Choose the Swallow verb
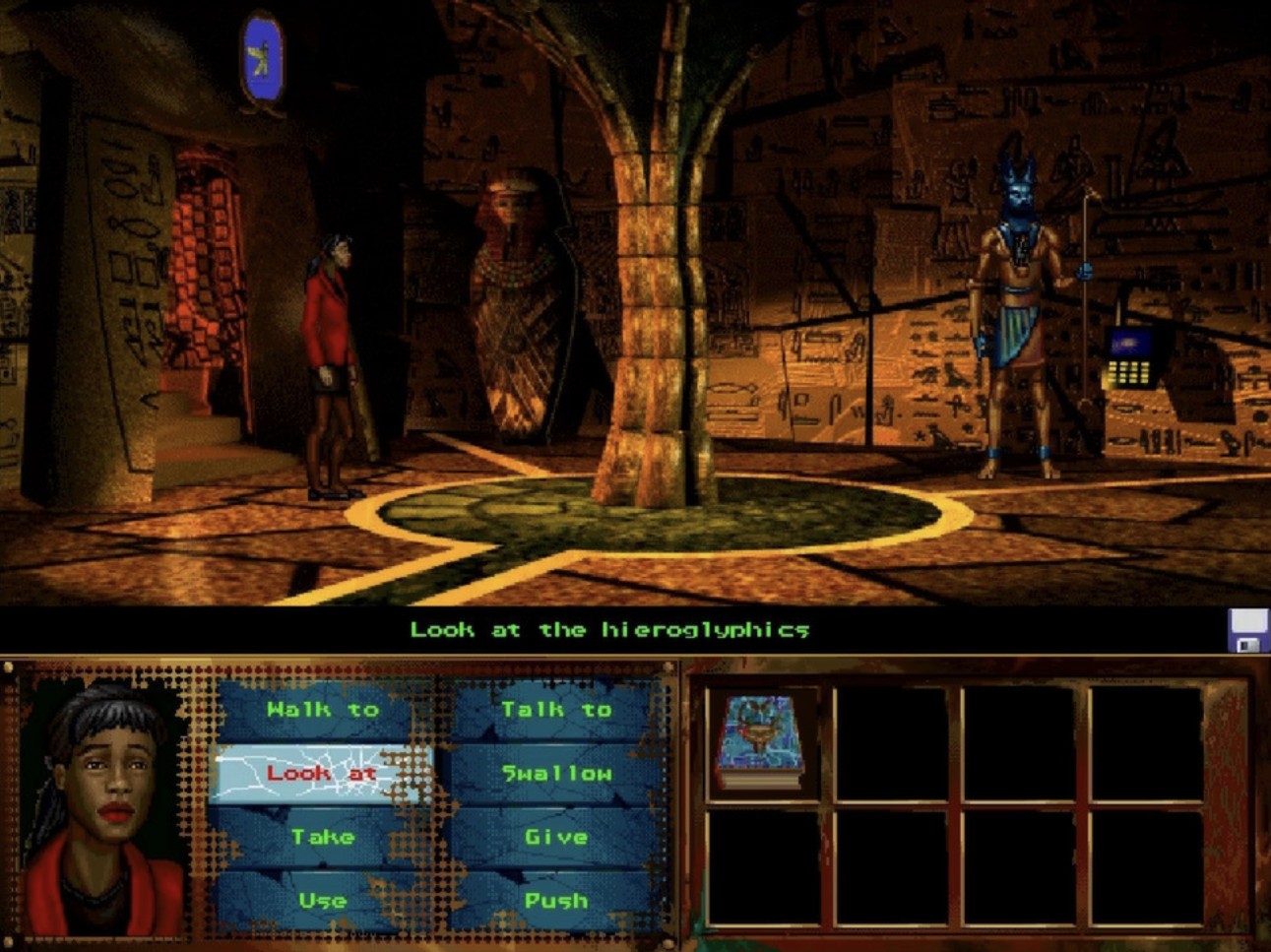Viewport: 1271px width, 952px height. pos(556,774)
